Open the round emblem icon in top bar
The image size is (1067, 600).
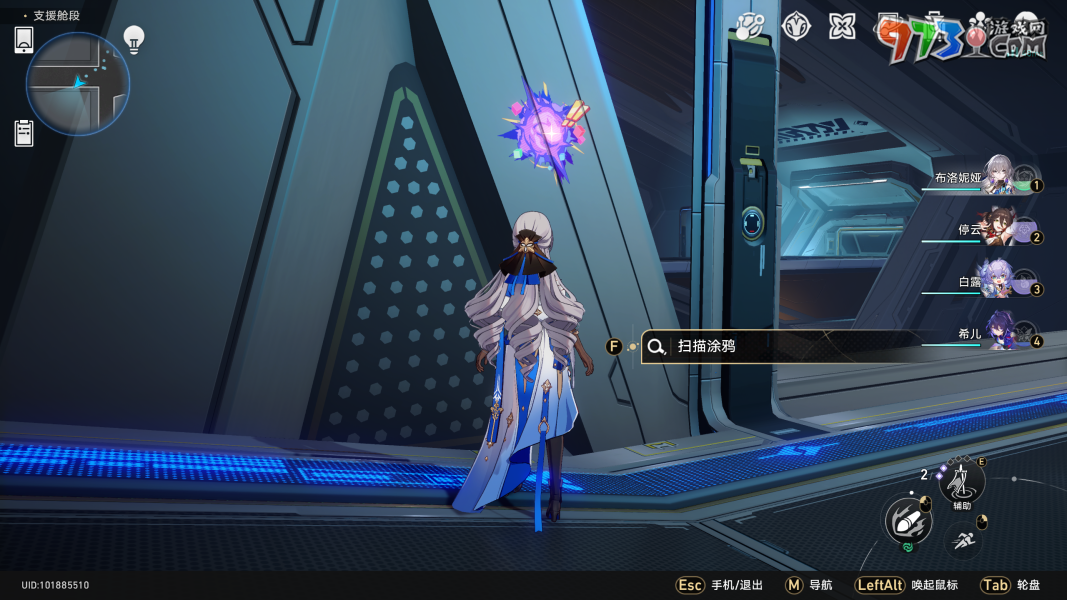click(x=795, y=26)
